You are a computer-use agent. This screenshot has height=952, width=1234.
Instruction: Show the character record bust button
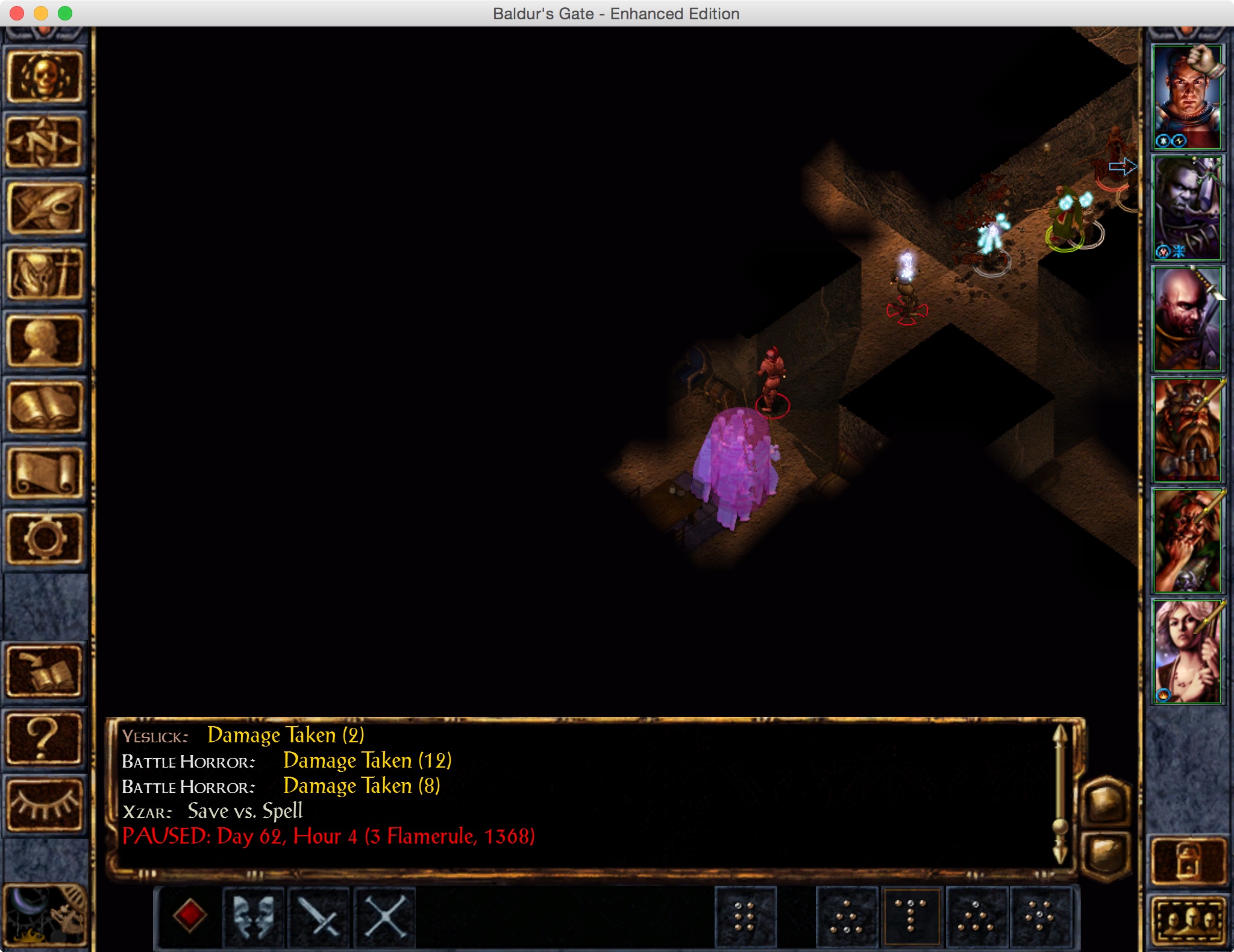45,342
